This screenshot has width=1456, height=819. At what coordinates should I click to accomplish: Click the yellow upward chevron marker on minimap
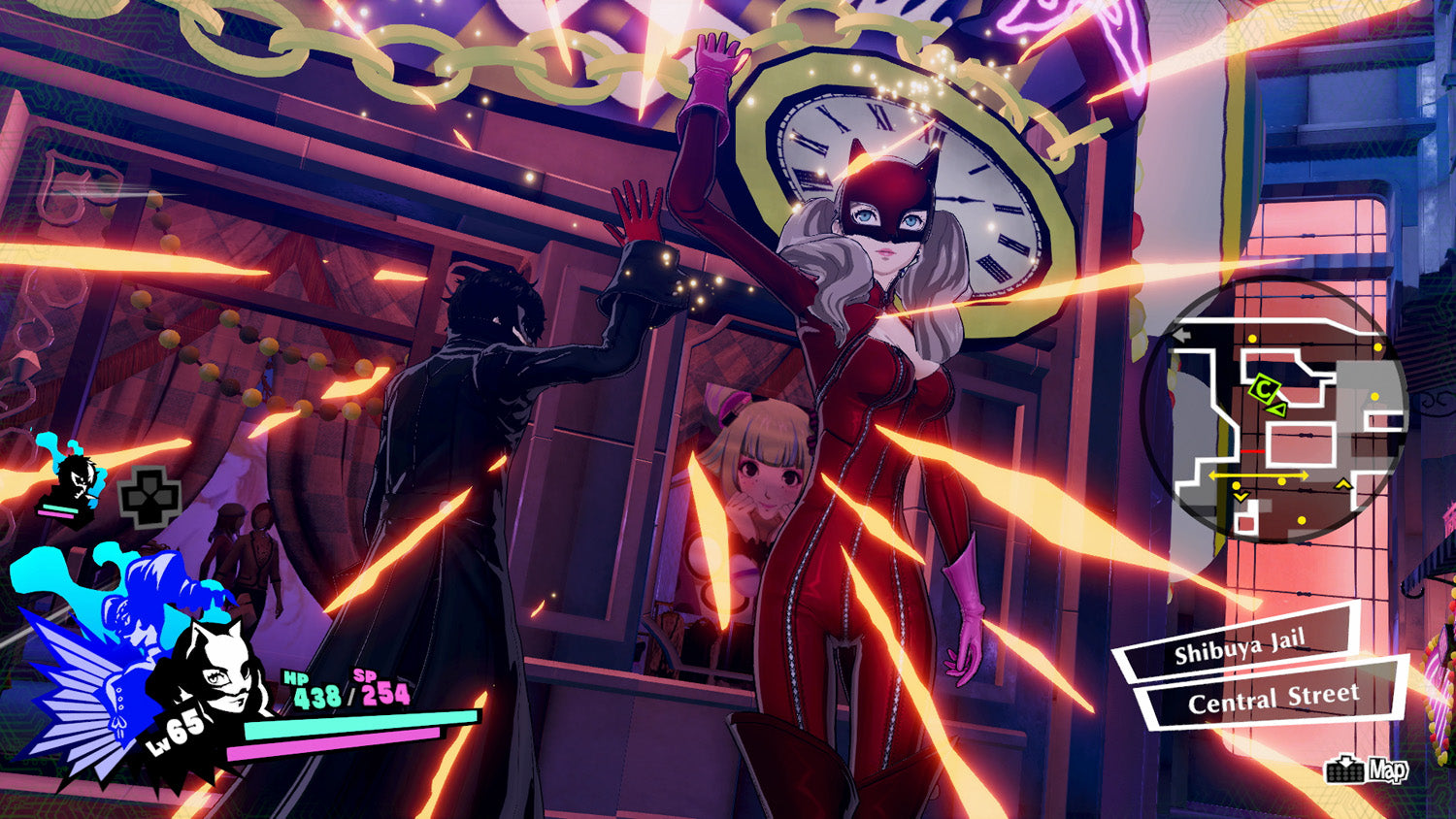1341,484
